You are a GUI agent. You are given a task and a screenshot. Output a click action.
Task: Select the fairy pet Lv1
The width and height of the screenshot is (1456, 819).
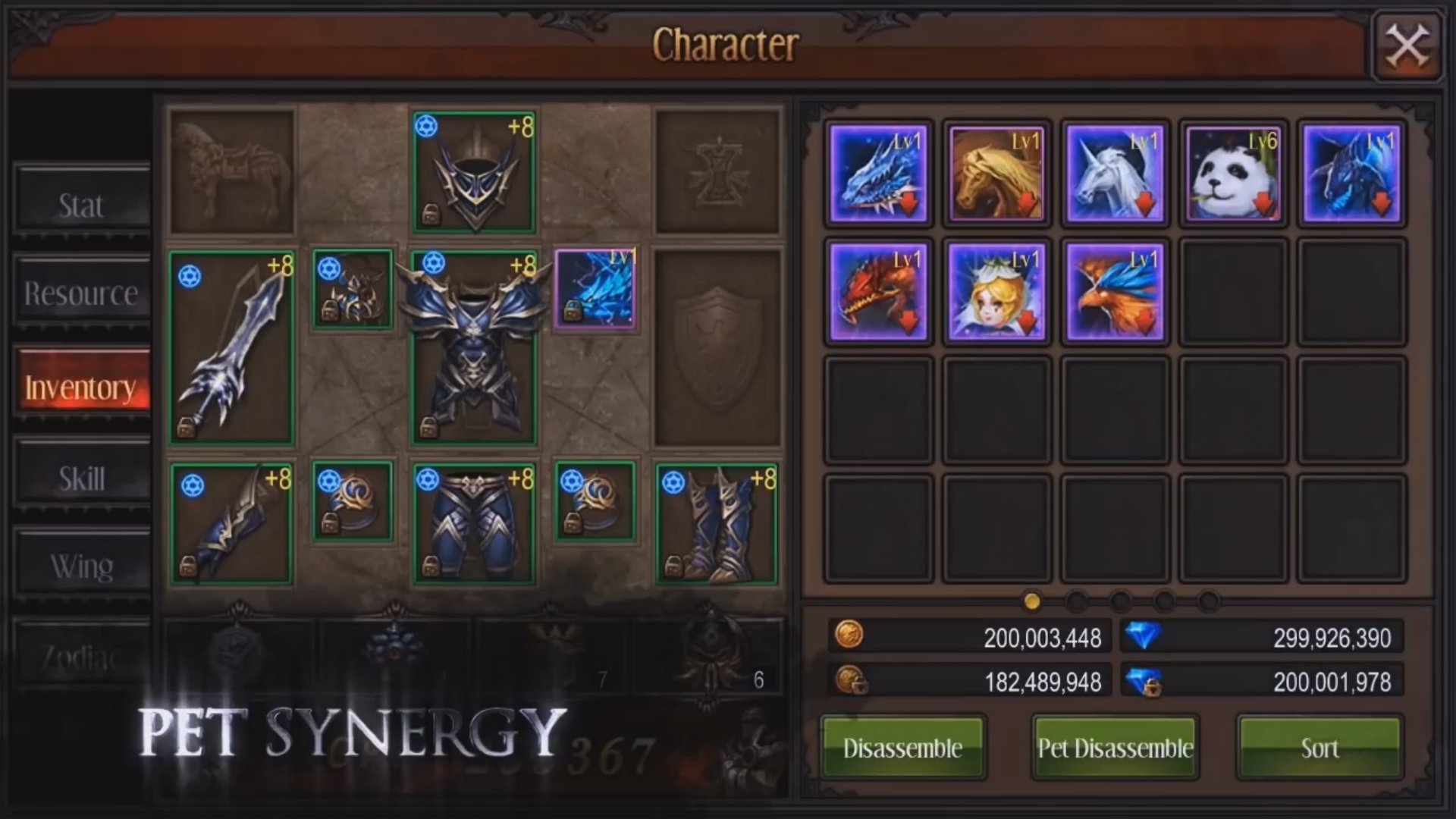996,292
